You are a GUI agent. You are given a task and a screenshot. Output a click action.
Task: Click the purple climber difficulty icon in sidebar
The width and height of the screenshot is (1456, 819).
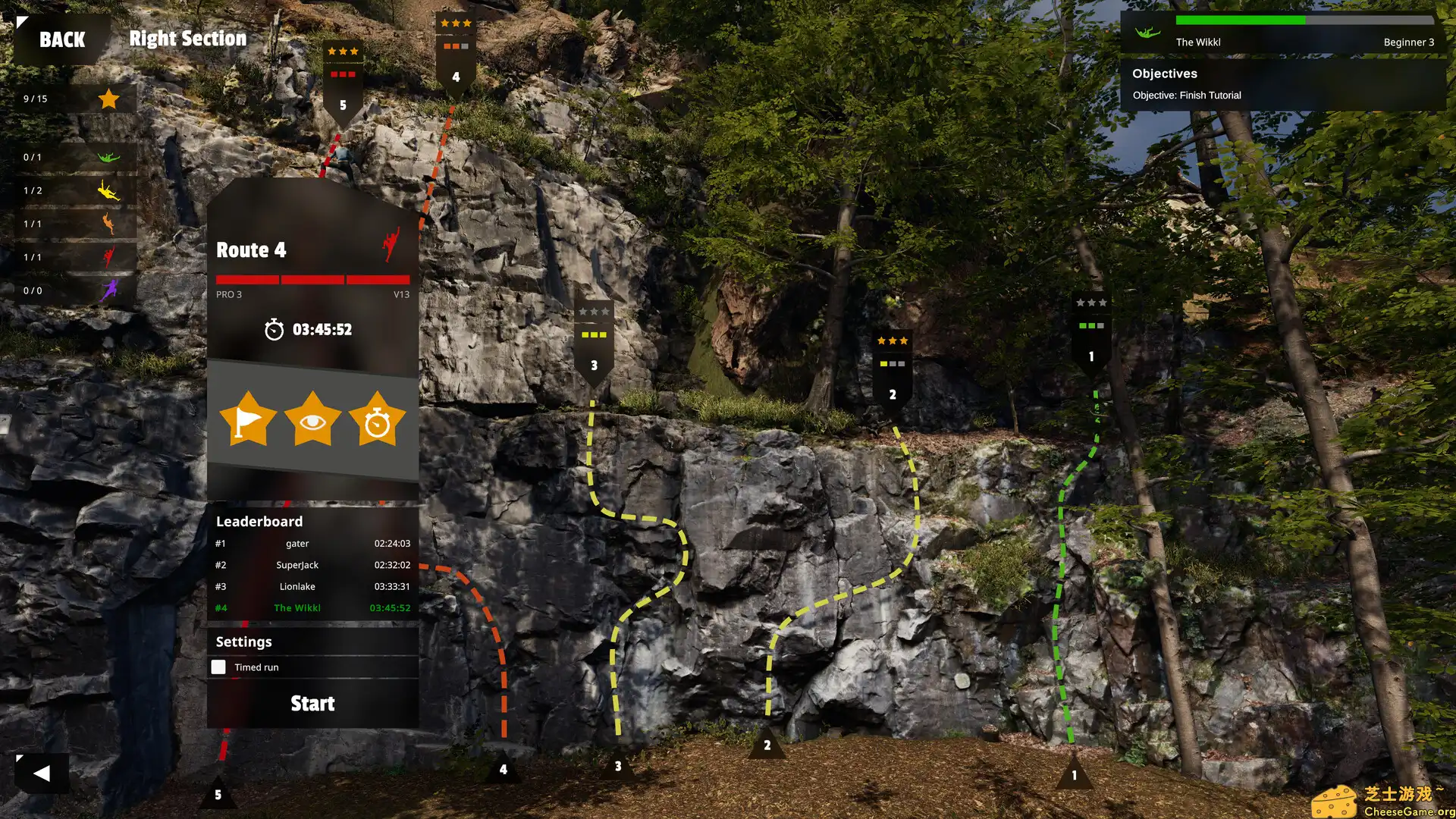click(x=108, y=290)
